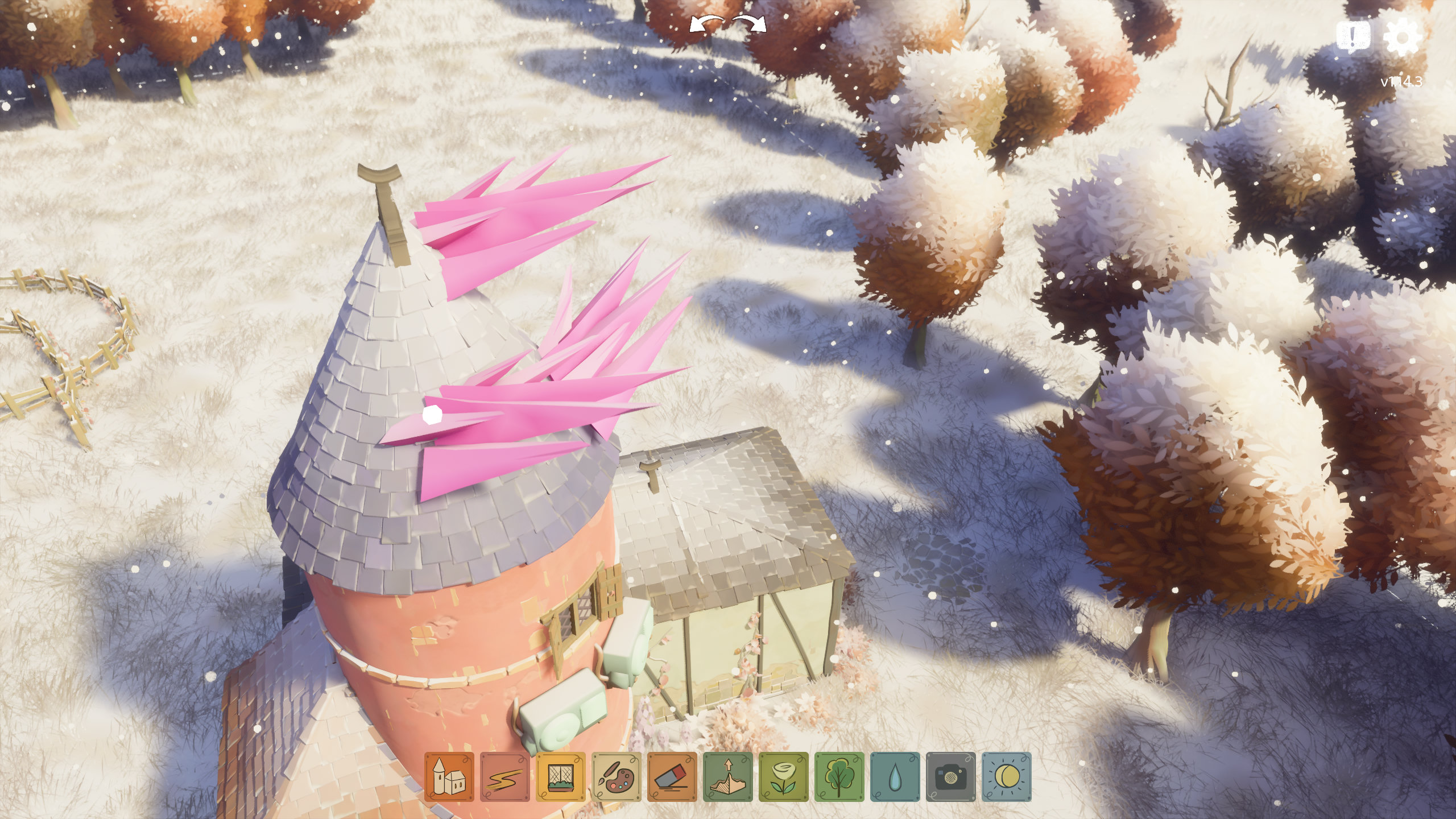Open settings via the gear icon

(1402, 37)
